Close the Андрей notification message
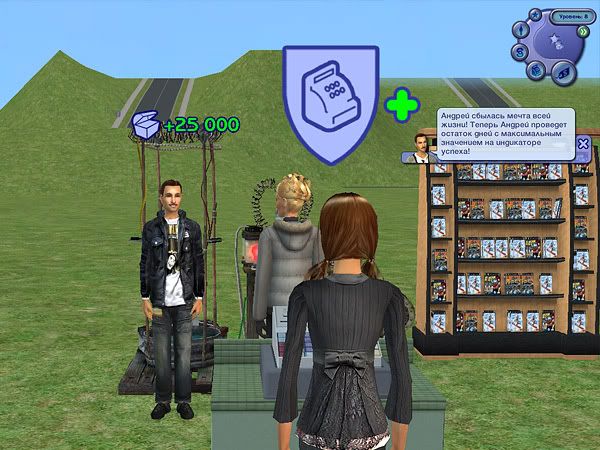Image resolution: width=600 pixels, height=450 pixels. point(583,143)
